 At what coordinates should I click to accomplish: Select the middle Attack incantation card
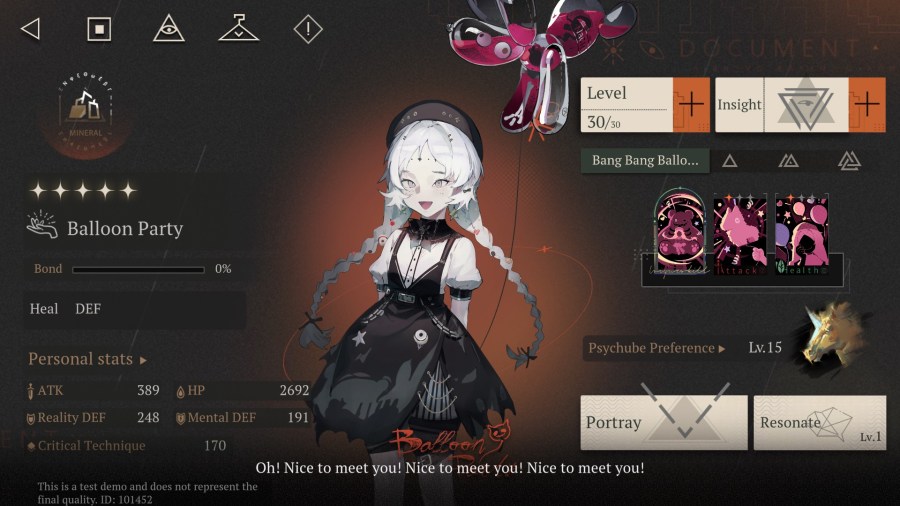click(741, 232)
